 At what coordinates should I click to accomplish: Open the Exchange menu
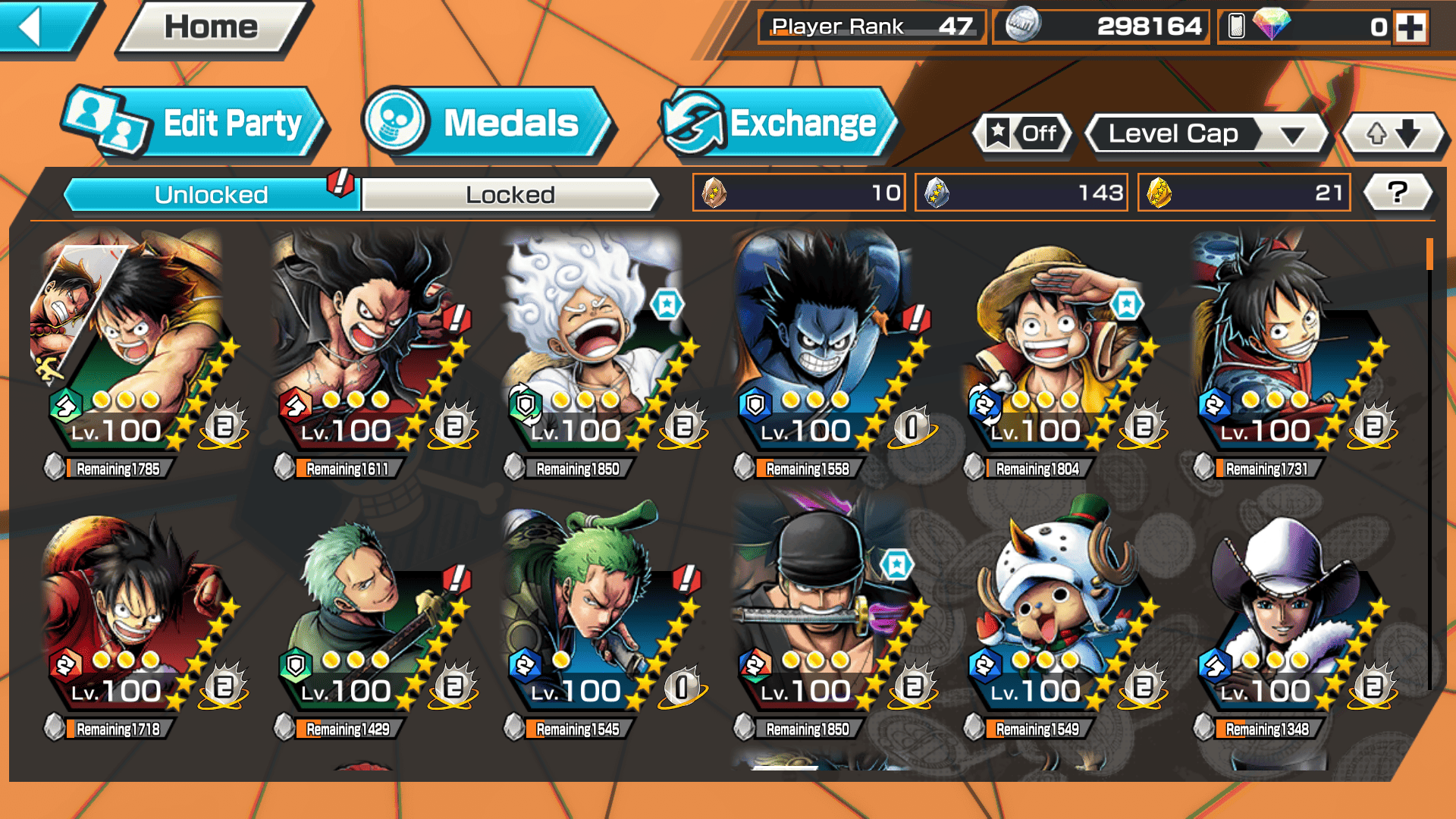[x=777, y=124]
